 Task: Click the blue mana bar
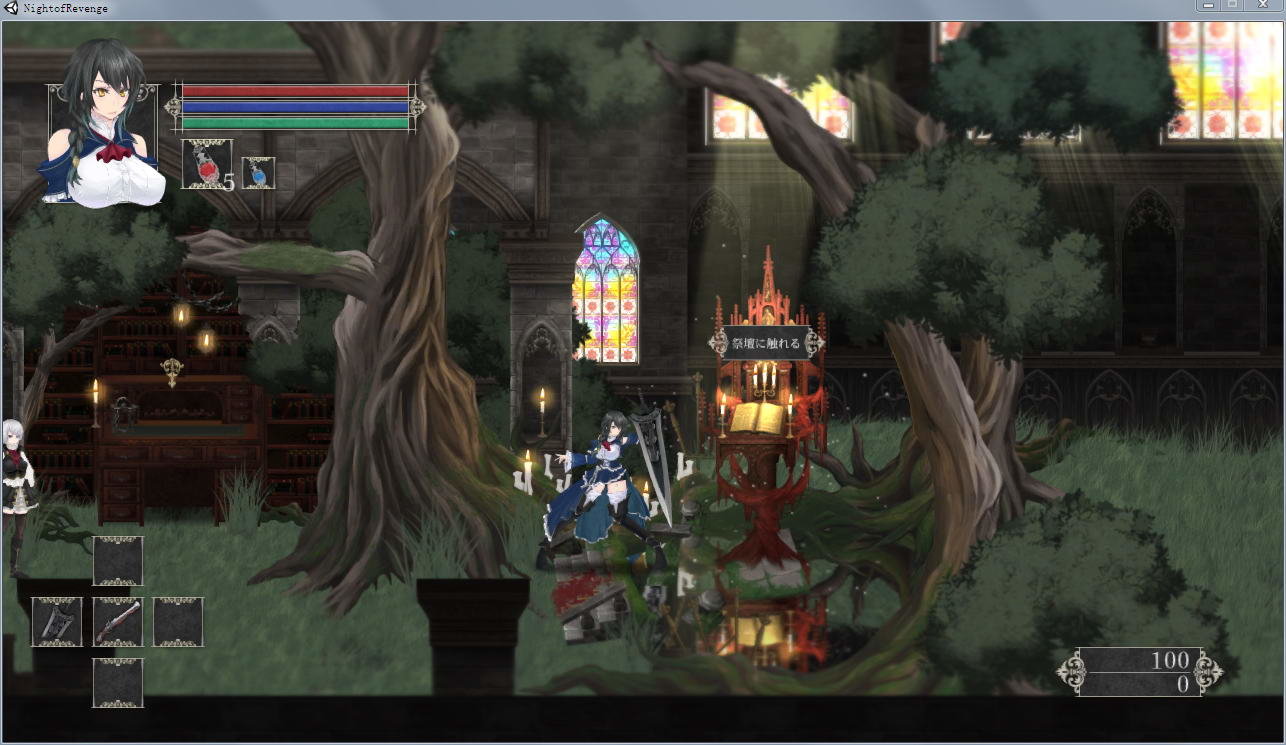pyautogui.click(x=295, y=107)
